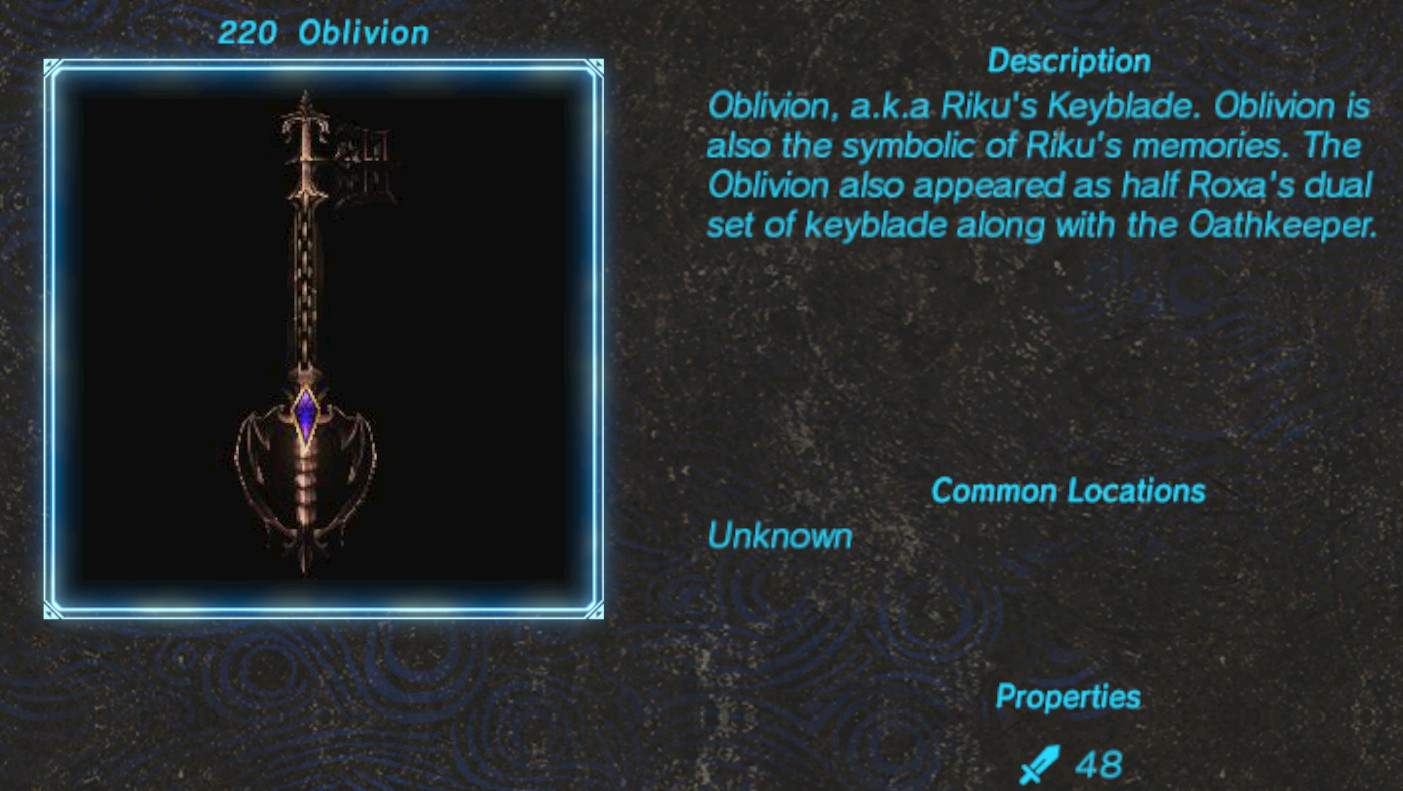Expand the Properties section
Screen dimensions: 1403x791
(1067, 697)
